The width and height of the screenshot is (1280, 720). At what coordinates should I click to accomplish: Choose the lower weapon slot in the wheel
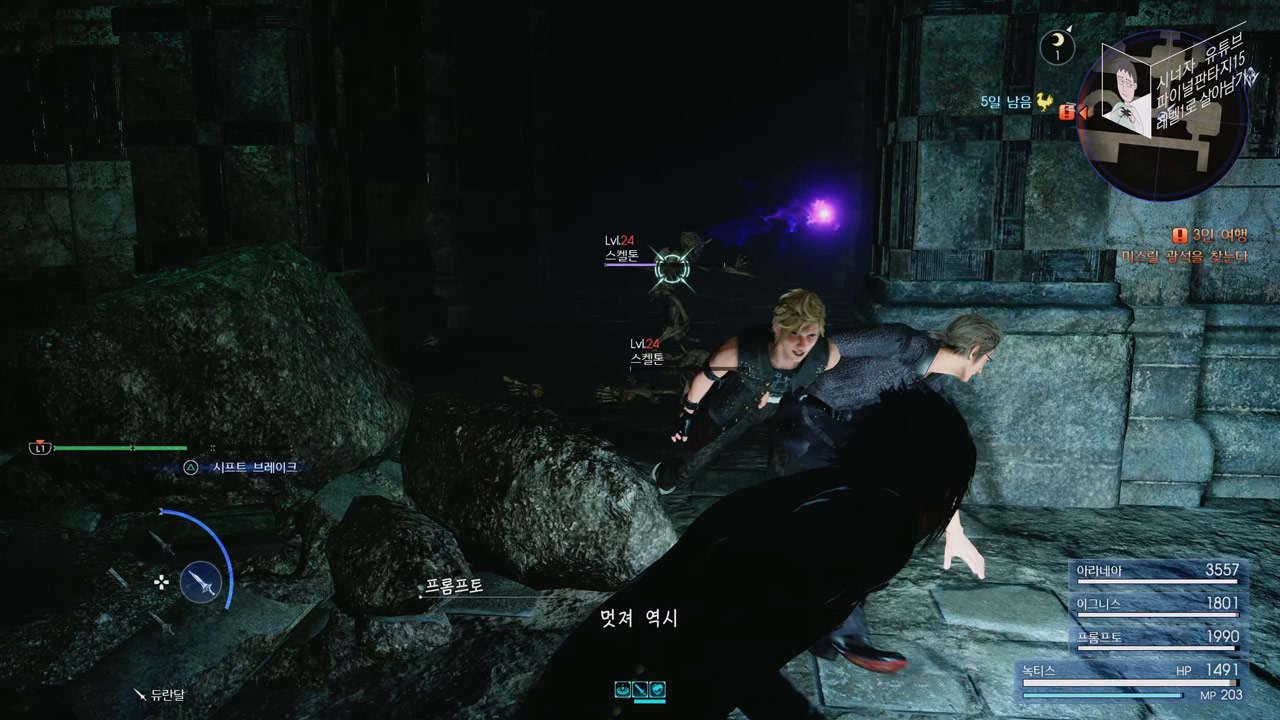[x=161, y=623]
